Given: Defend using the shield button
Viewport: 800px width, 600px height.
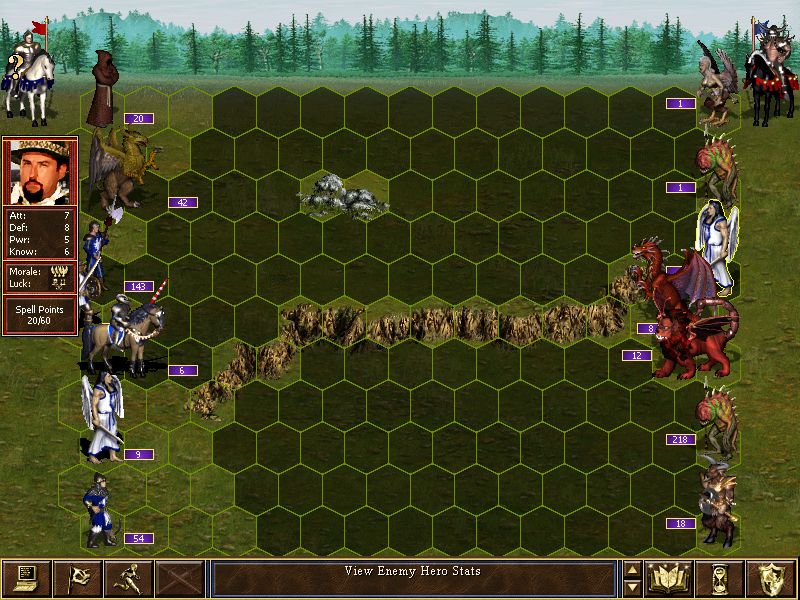Looking at the screenshot, I should [x=772, y=578].
